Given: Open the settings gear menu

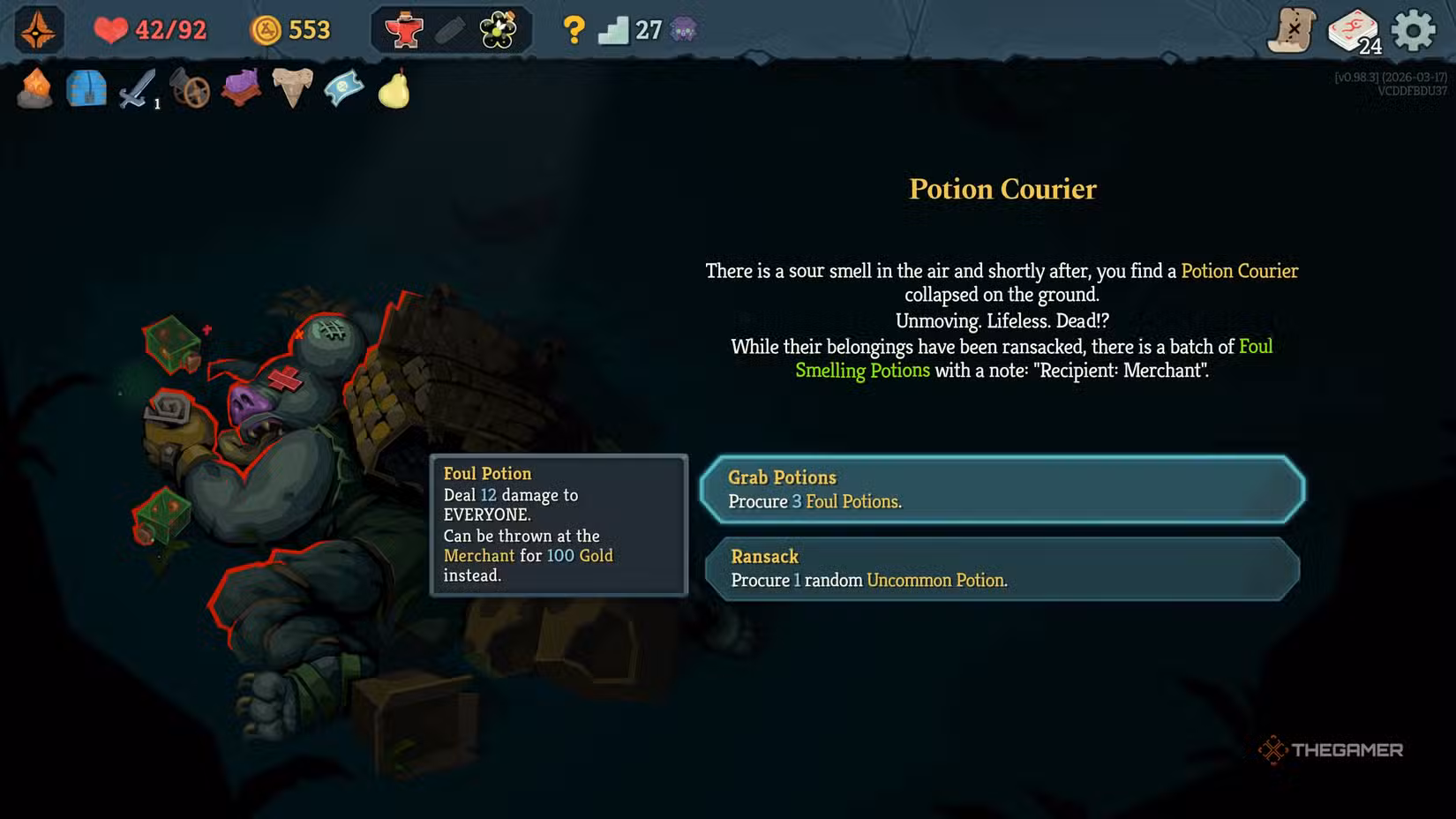Looking at the screenshot, I should tap(1413, 31).
